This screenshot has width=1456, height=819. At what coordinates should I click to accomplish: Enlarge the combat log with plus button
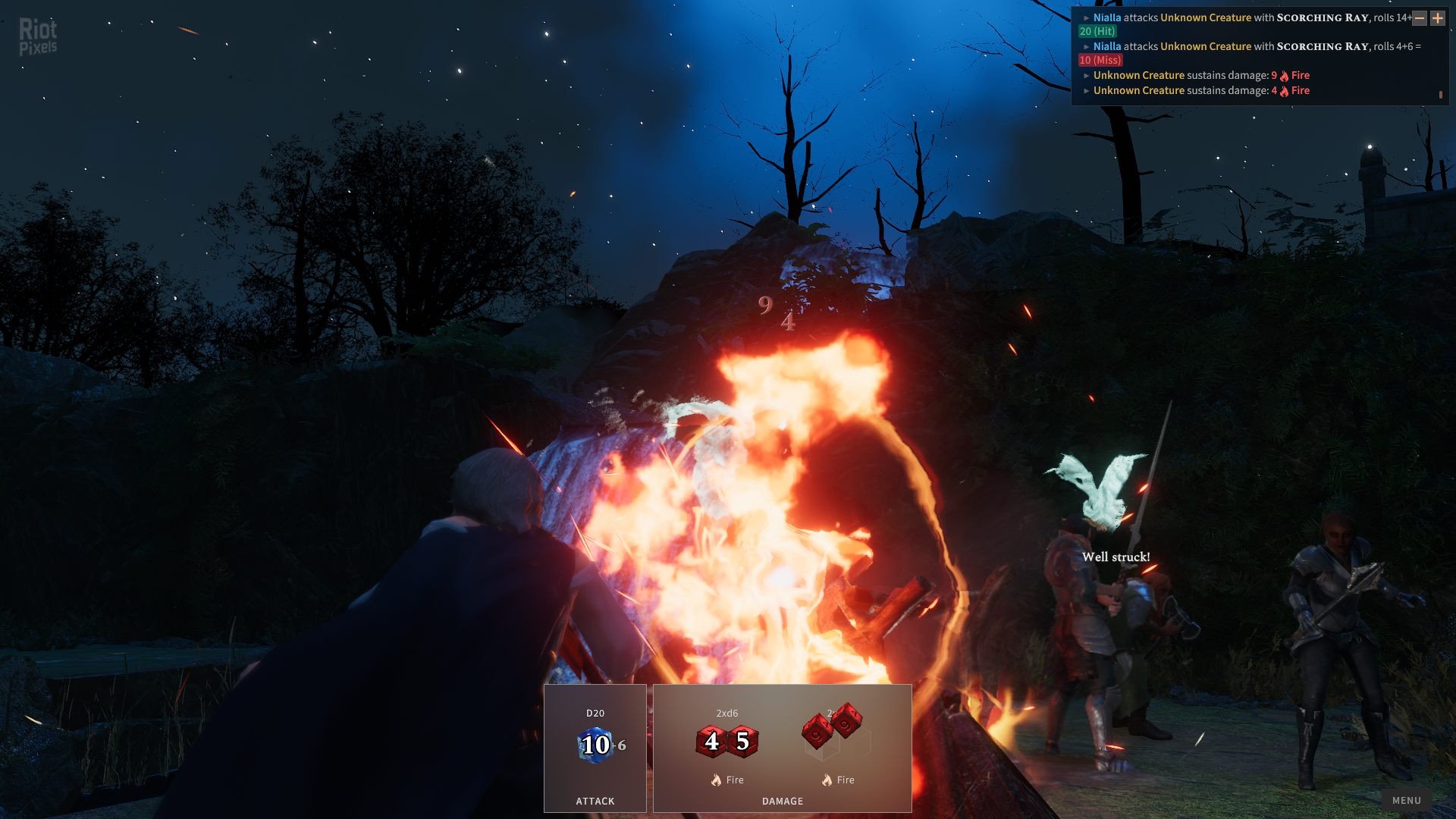point(1437,18)
